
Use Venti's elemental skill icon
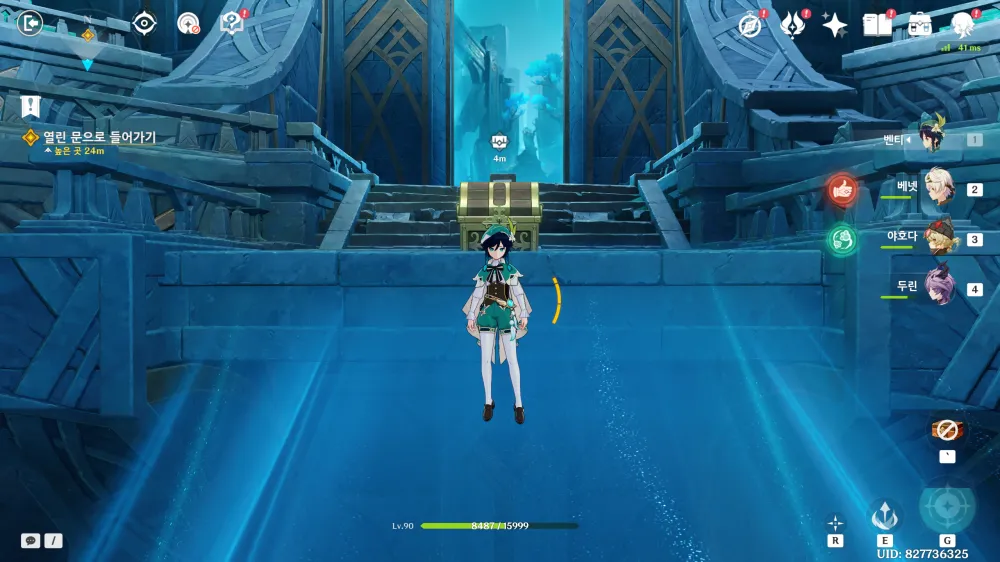pyautogui.click(x=885, y=516)
